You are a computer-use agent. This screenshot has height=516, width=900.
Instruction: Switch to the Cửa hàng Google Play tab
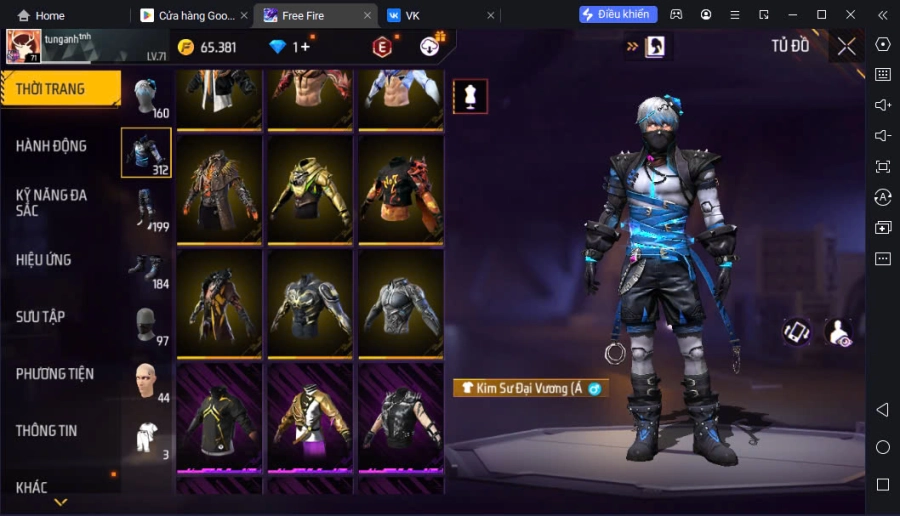[188, 15]
